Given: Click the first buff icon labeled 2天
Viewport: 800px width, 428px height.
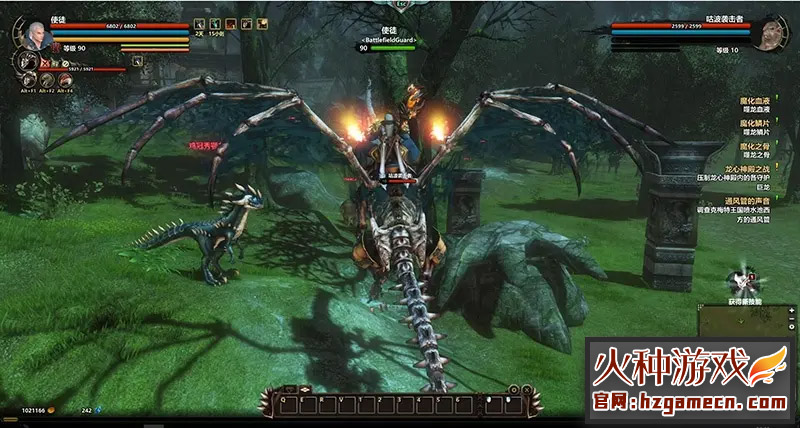Looking at the screenshot, I should tap(198, 24).
